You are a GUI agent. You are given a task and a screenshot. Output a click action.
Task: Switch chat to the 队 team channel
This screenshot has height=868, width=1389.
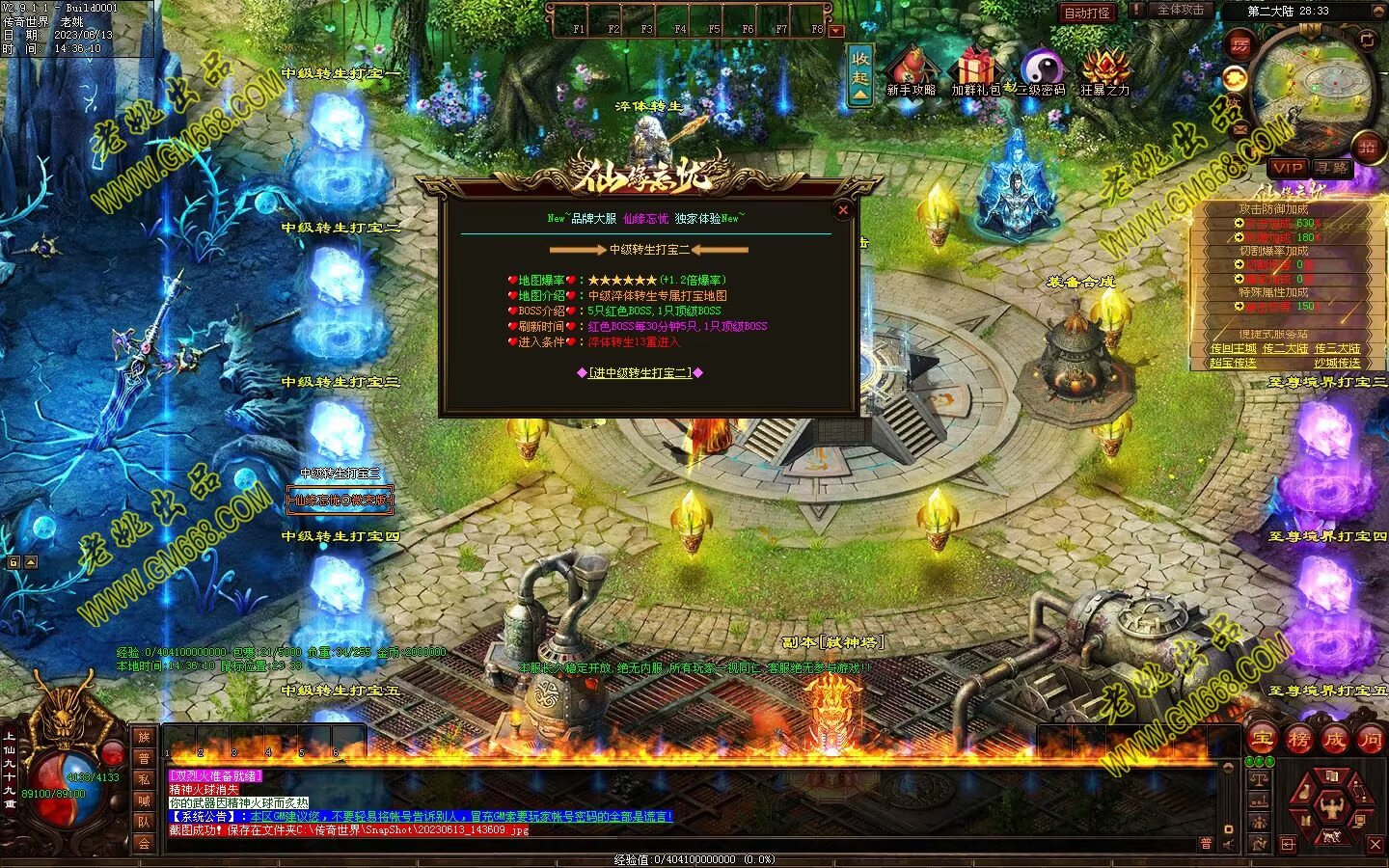(x=144, y=822)
